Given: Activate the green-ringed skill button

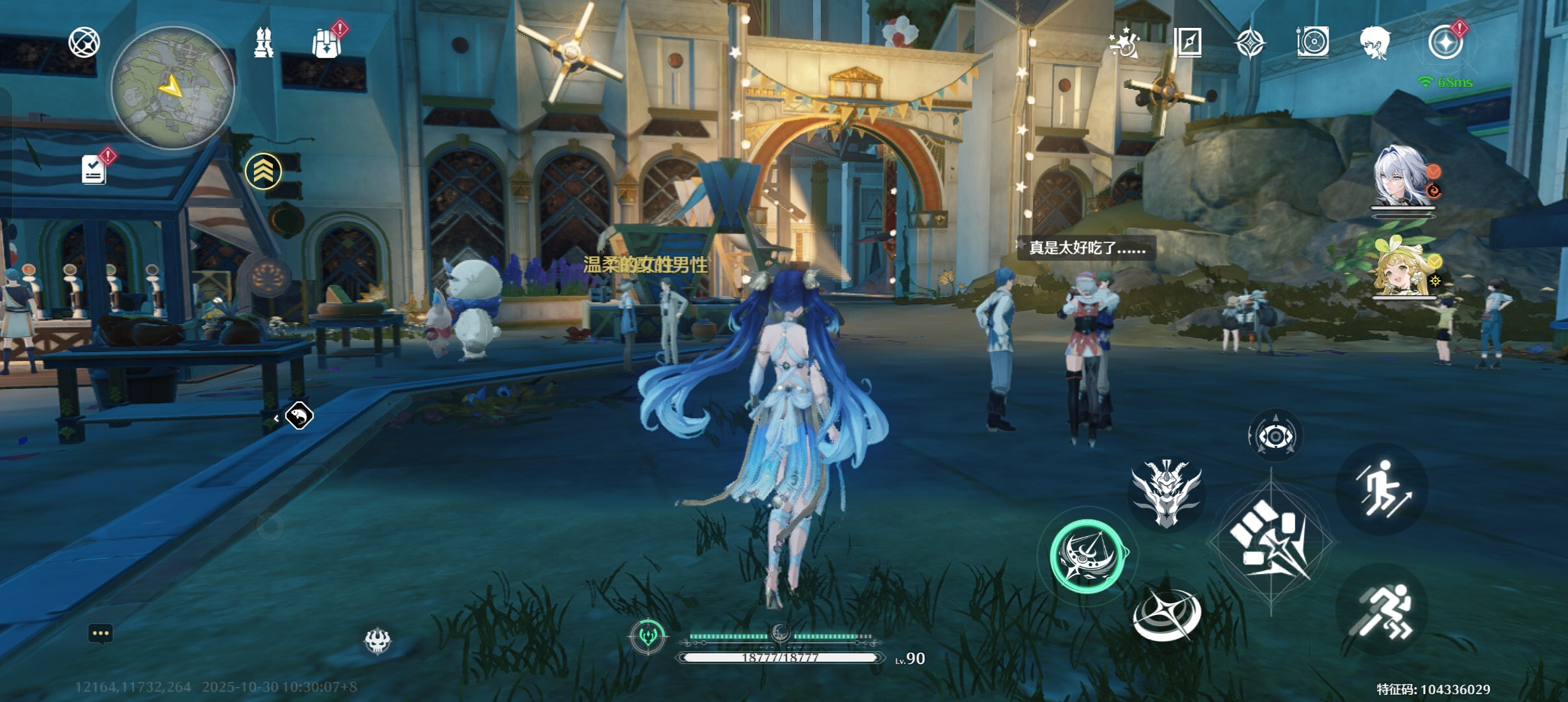Looking at the screenshot, I should coord(1087,556).
